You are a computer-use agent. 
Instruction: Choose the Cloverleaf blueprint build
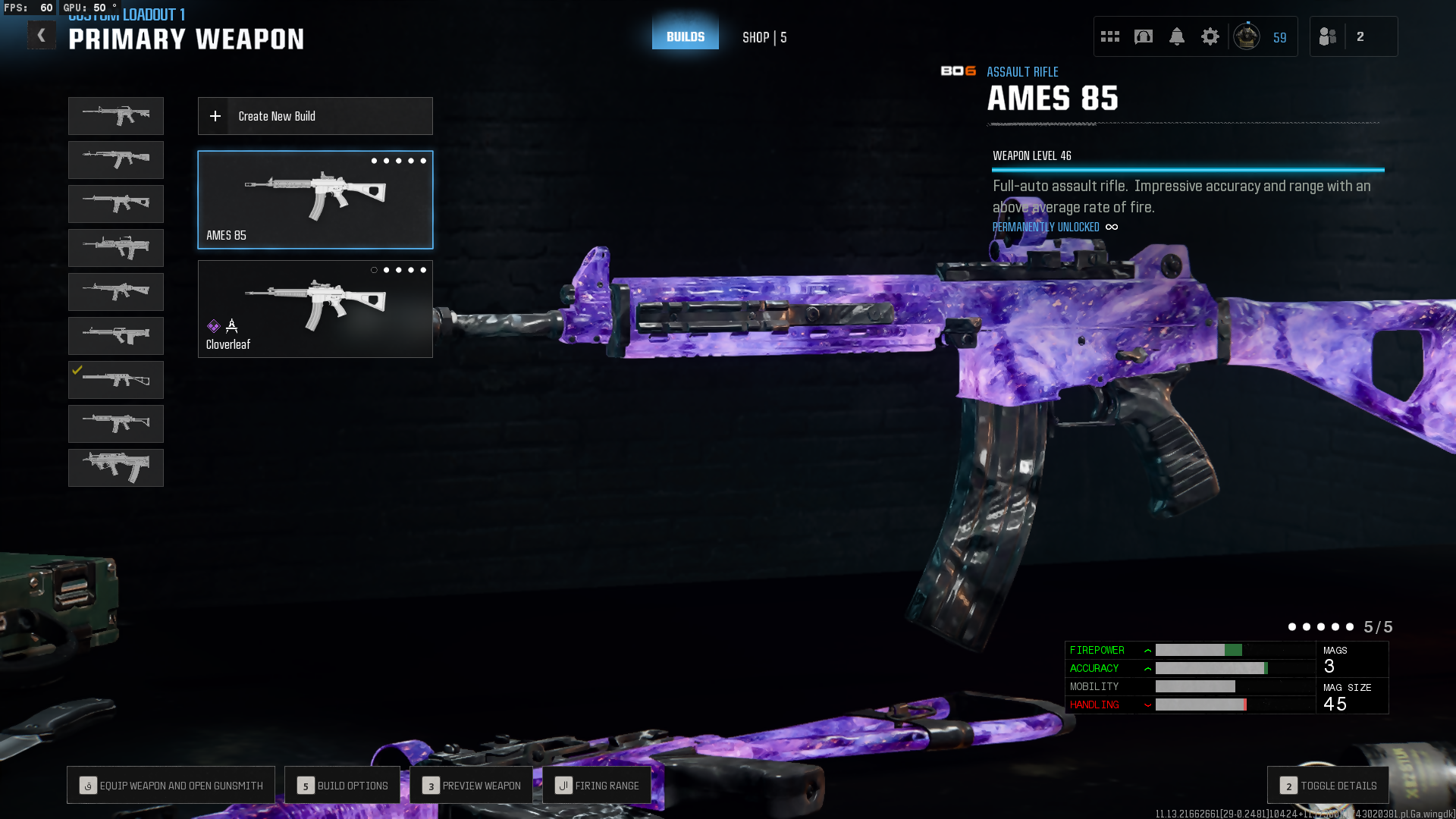(315, 309)
